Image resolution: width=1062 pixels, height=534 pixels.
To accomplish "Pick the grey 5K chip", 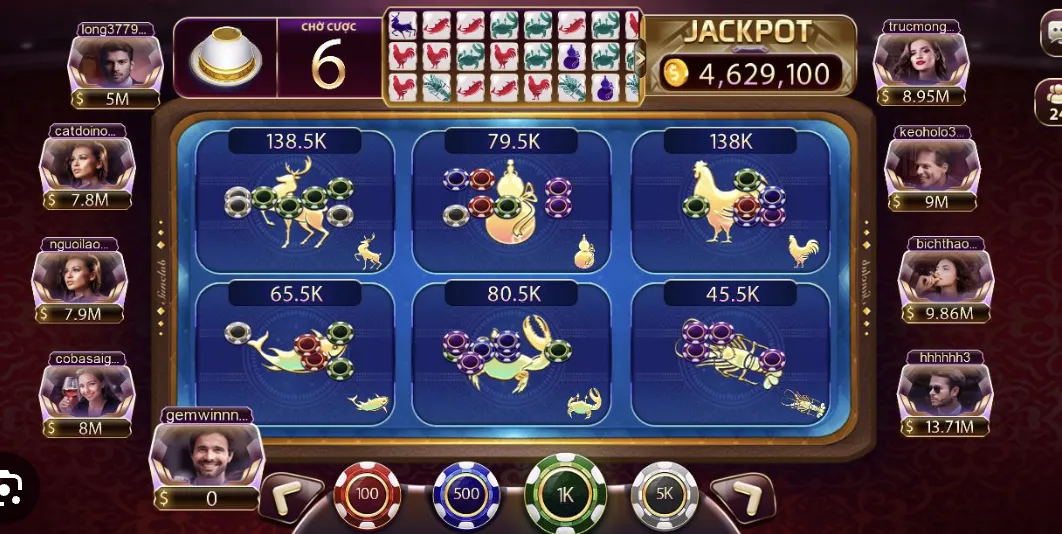I will [x=664, y=494].
